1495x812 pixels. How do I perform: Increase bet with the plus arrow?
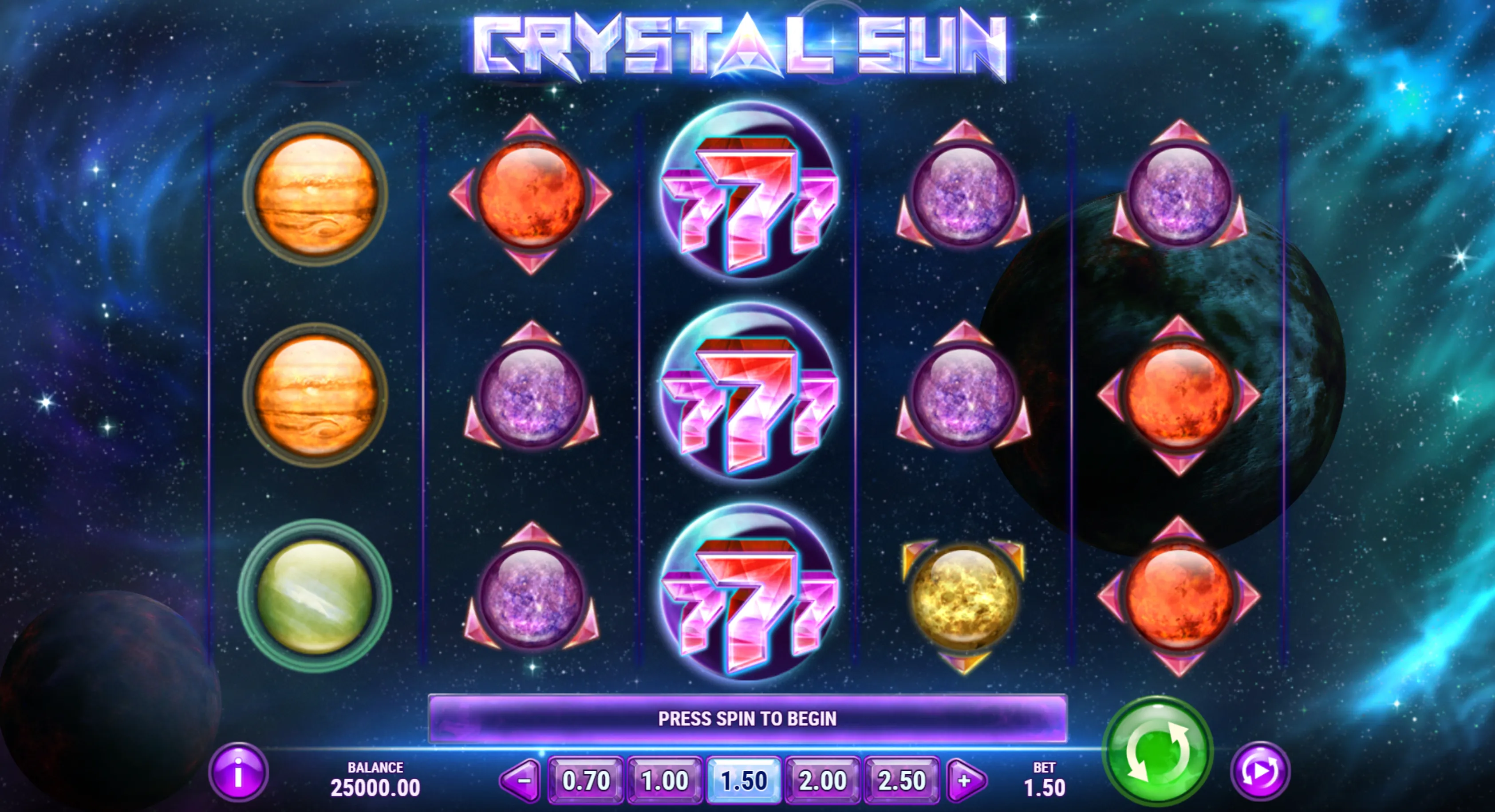pos(966,780)
